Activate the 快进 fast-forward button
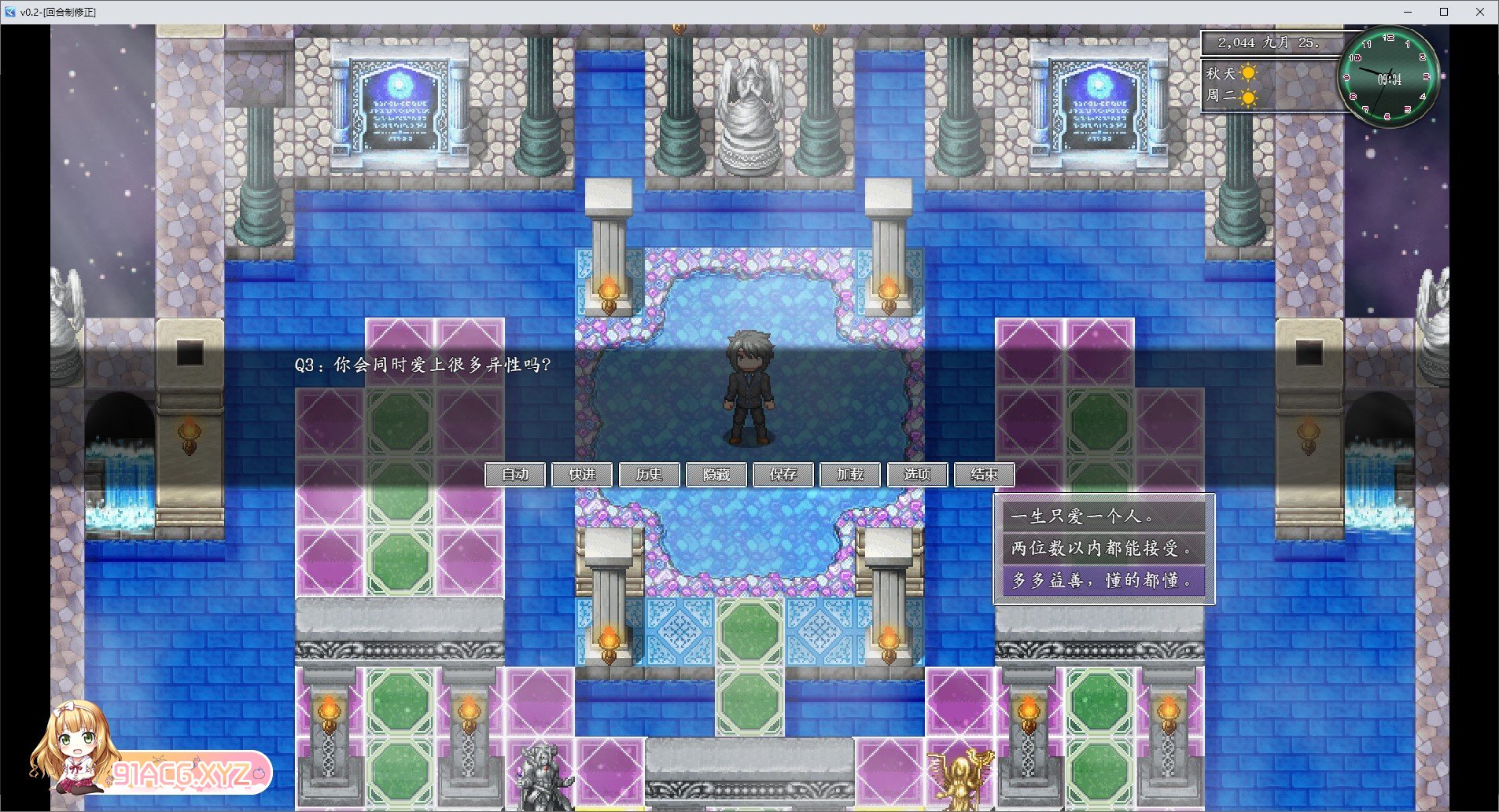1499x812 pixels. coord(582,475)
